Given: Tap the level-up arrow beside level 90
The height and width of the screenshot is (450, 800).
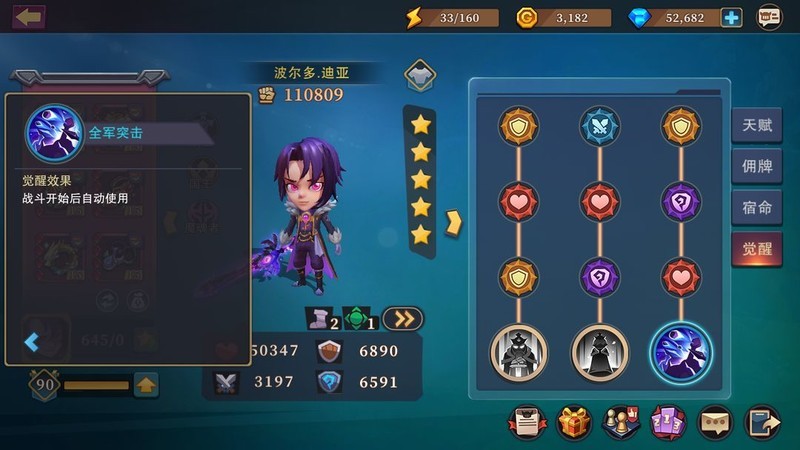Looking at the screenshot, I should click(x=146, y=384).
